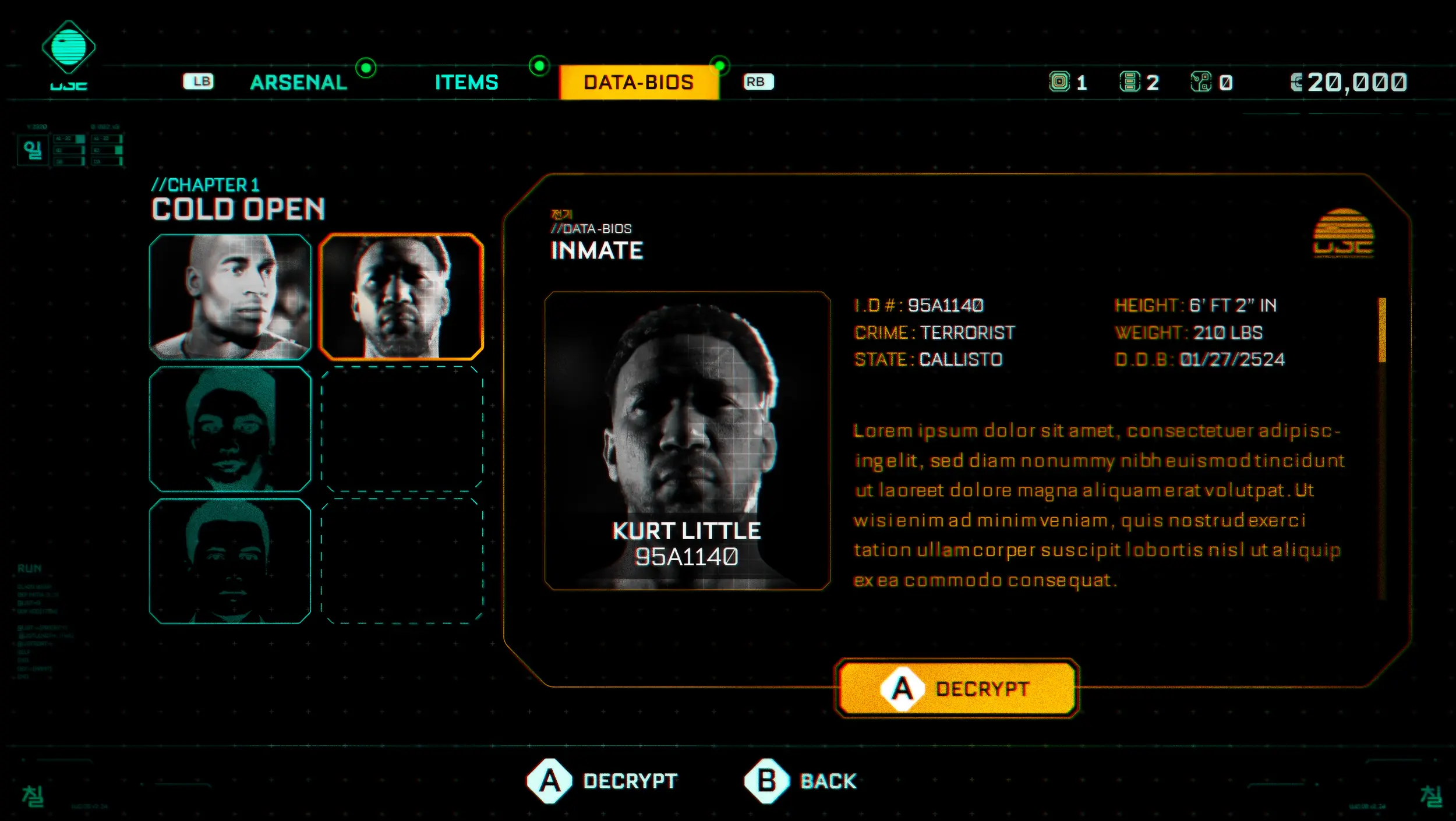
Task: Activate the Decrypt option in the footer
Action: (x=603, y=781)
